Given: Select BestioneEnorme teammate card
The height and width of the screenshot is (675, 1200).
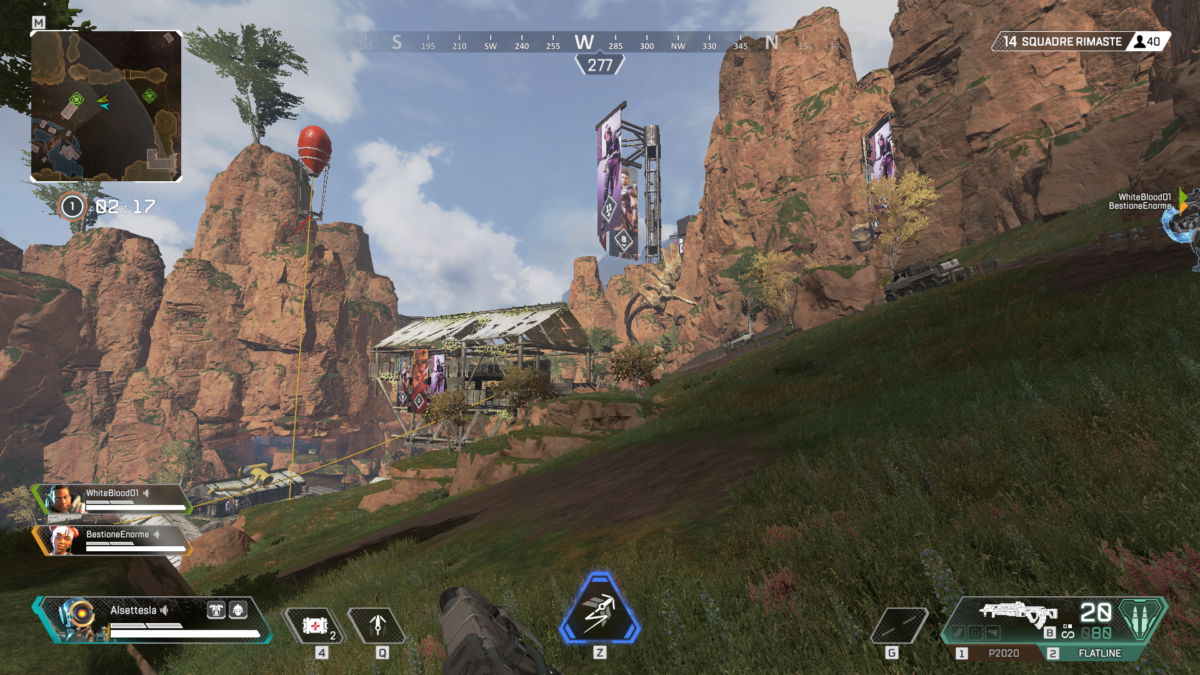Looking at the screenshot, I should point(112,540).
